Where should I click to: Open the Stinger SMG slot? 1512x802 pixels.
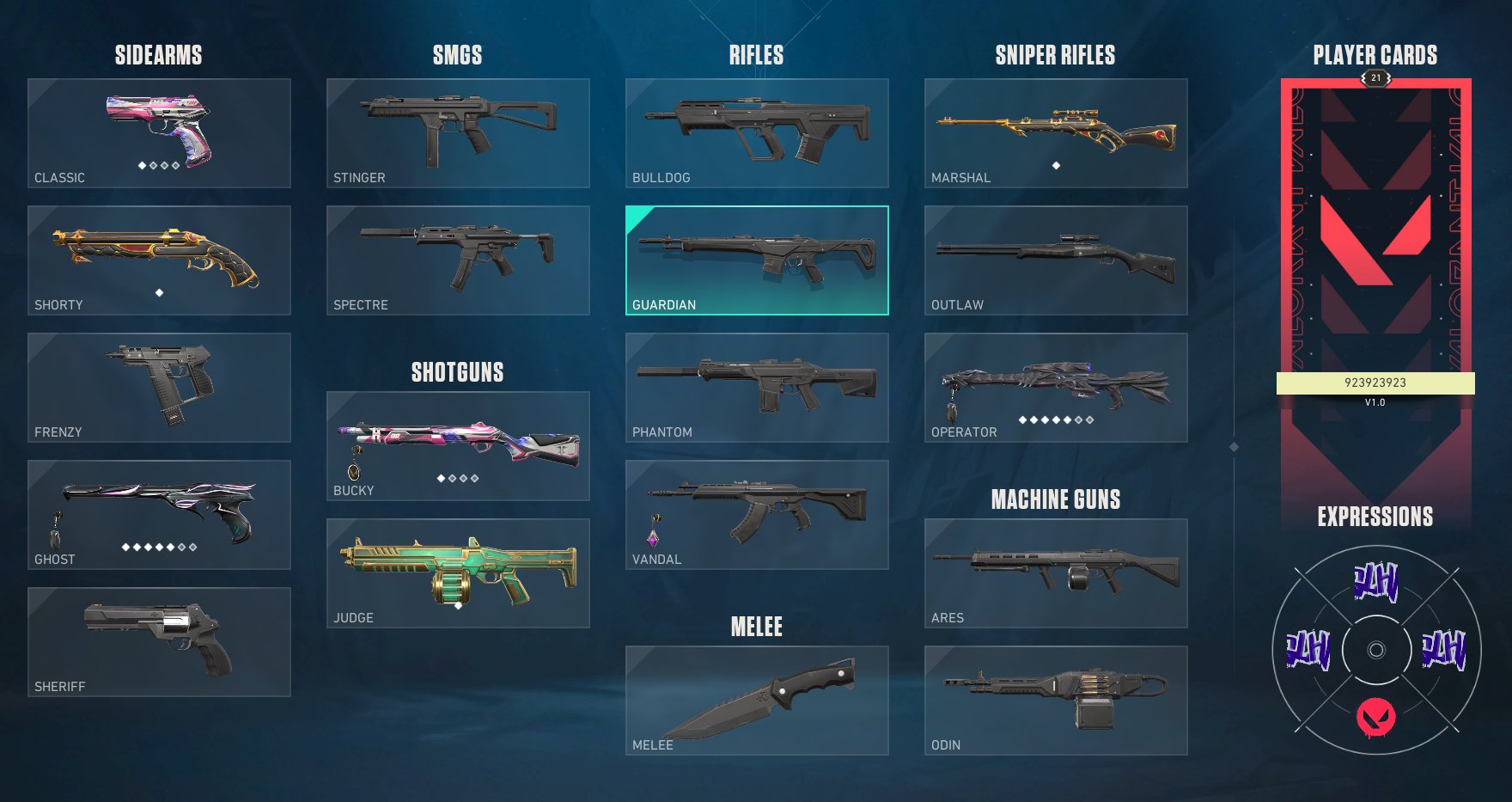458,133
